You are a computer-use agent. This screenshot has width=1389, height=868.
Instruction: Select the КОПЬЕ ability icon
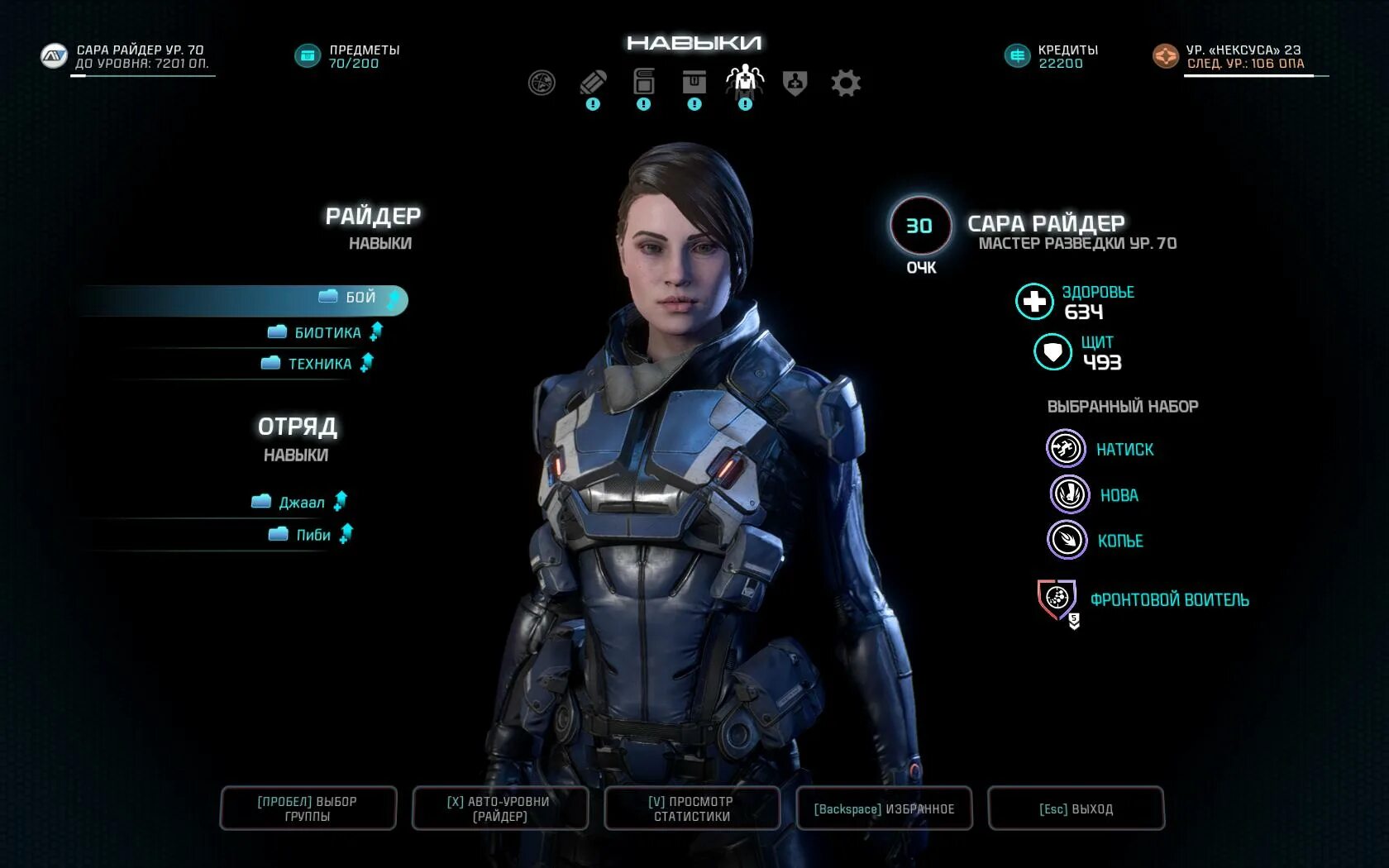click(x=1067, y=541)
